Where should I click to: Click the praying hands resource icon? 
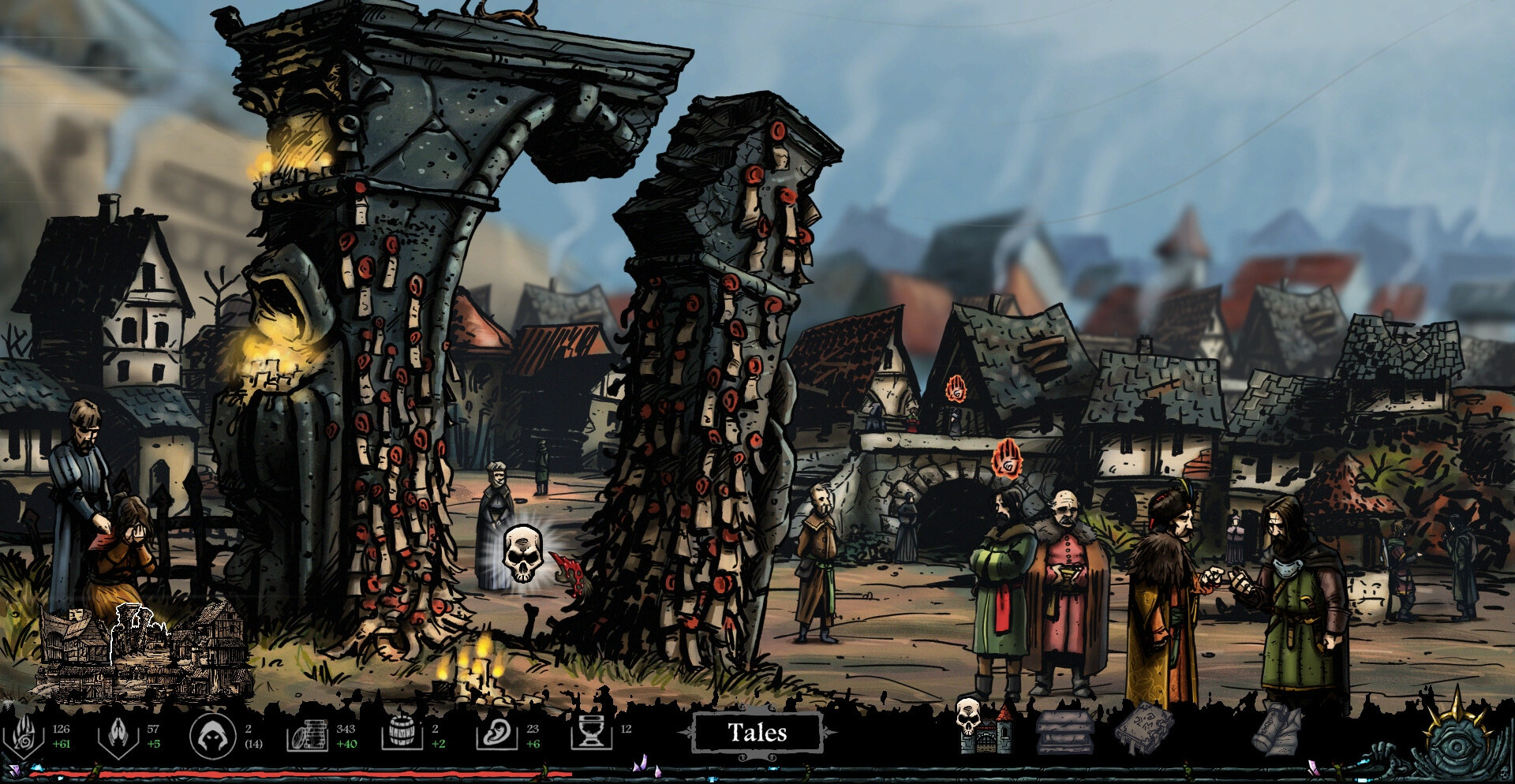tap(118, 736)
